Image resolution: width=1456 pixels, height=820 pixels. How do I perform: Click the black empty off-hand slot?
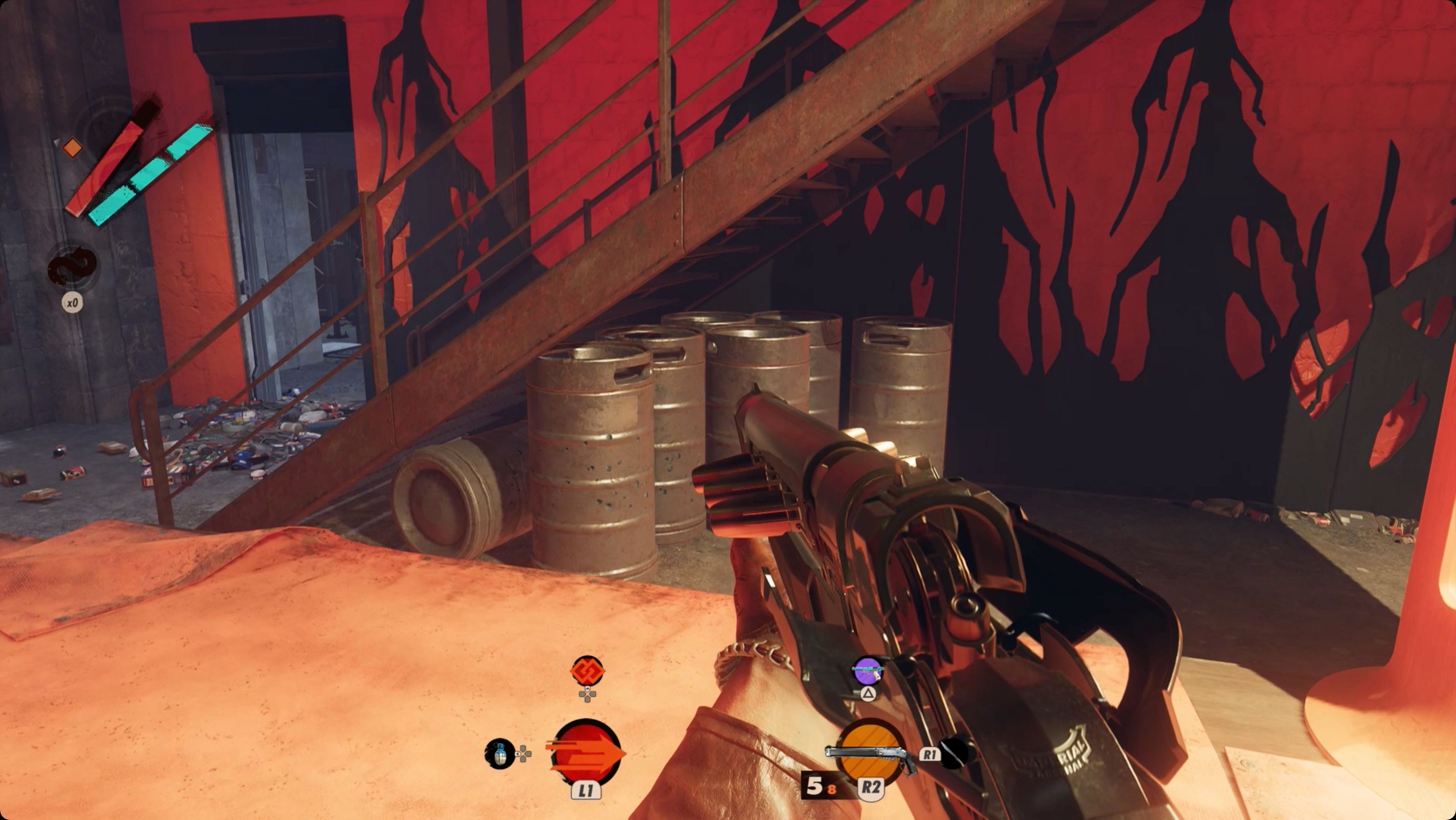(953, 753)
